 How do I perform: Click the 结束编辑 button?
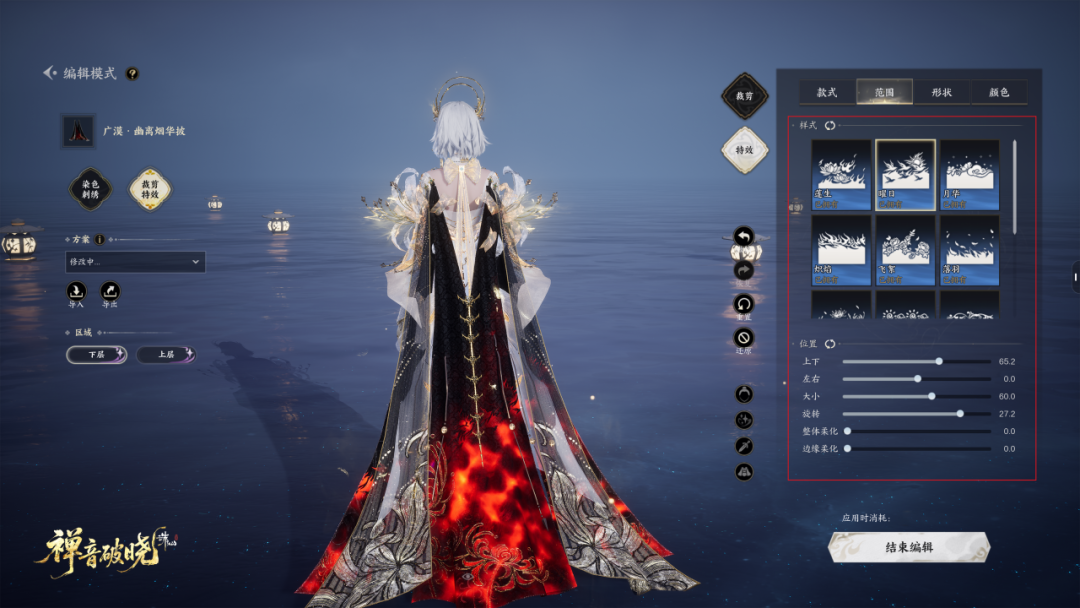pos(909,547)
